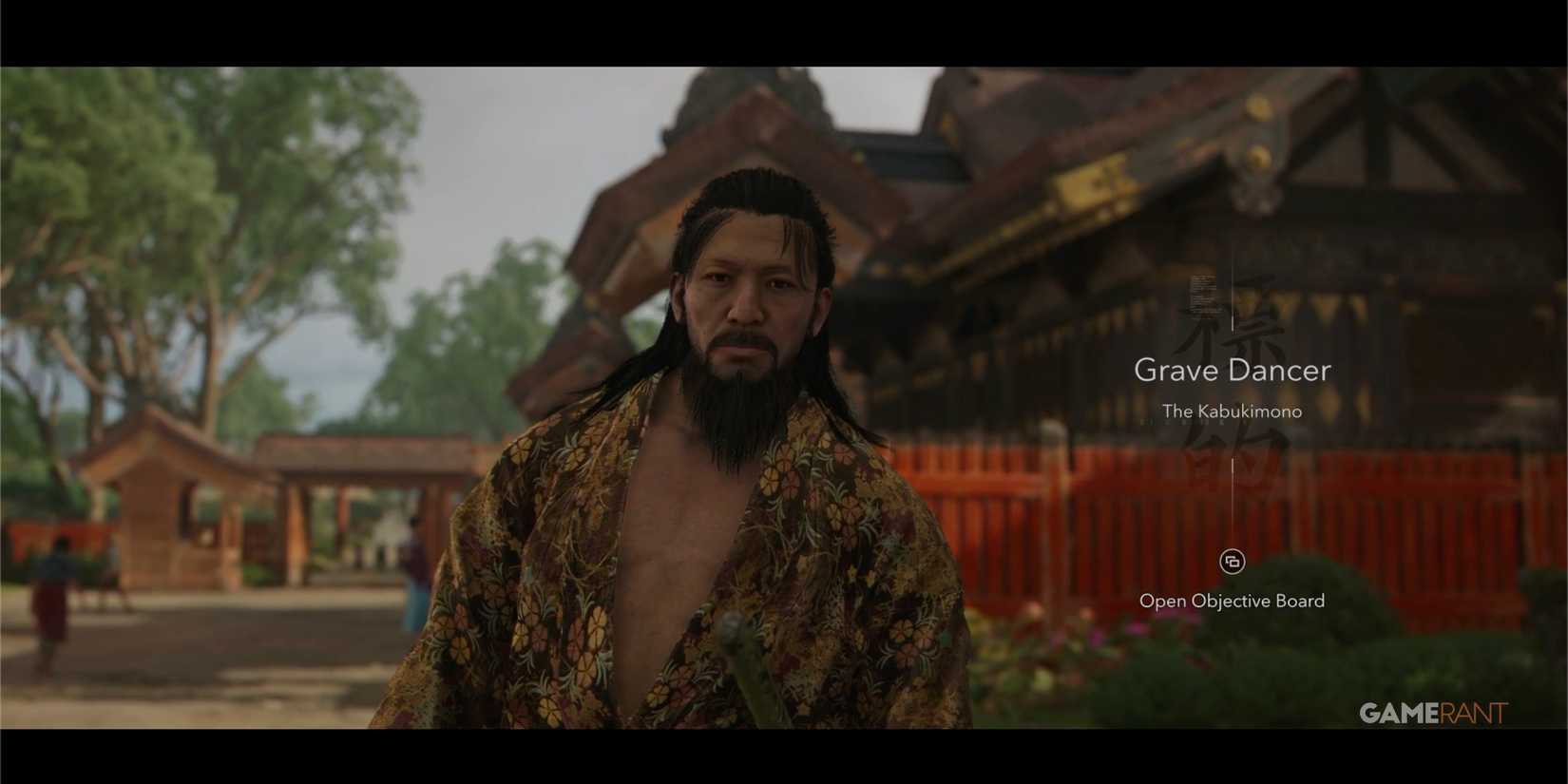Image resolution: width=1568 pixels, height=784 pixels.
Task: Click the GameRant wordmark's orange GAME text
Action: 1399,711
